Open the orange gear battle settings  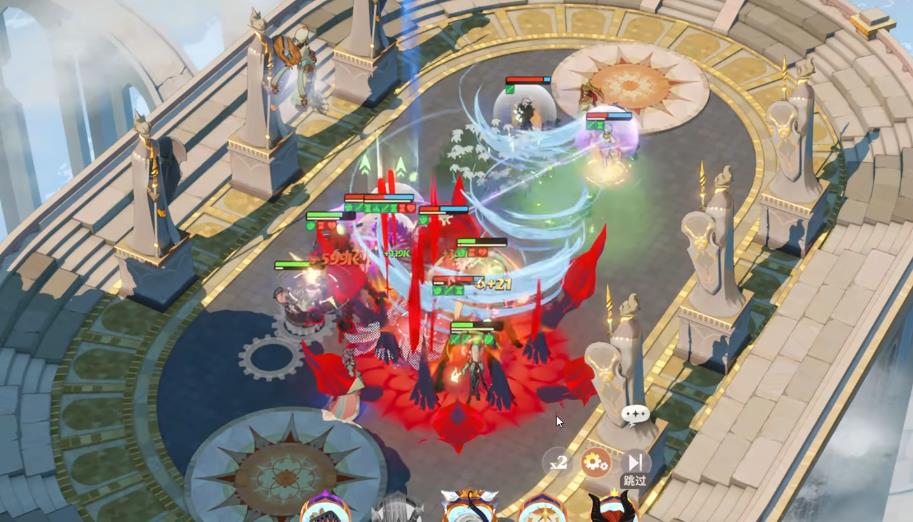coord(595,462)
